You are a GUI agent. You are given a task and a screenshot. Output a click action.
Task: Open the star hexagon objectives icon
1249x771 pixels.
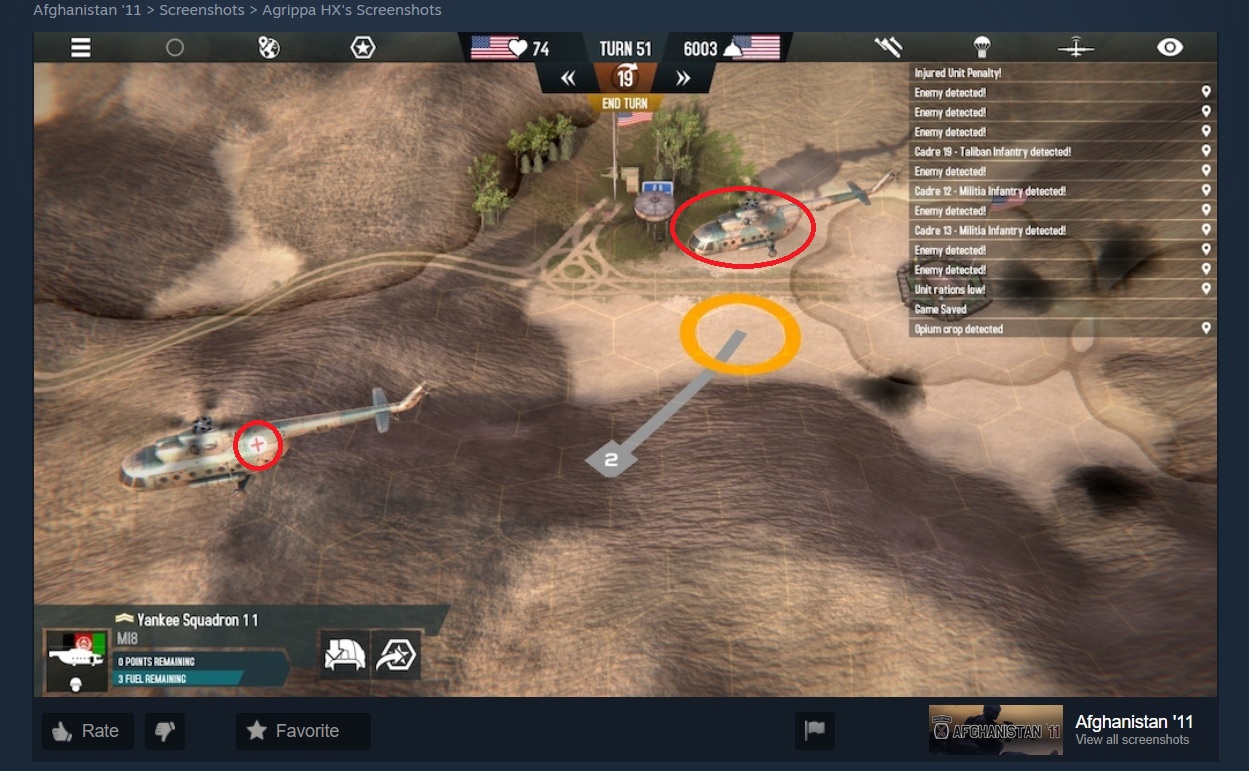363,47
